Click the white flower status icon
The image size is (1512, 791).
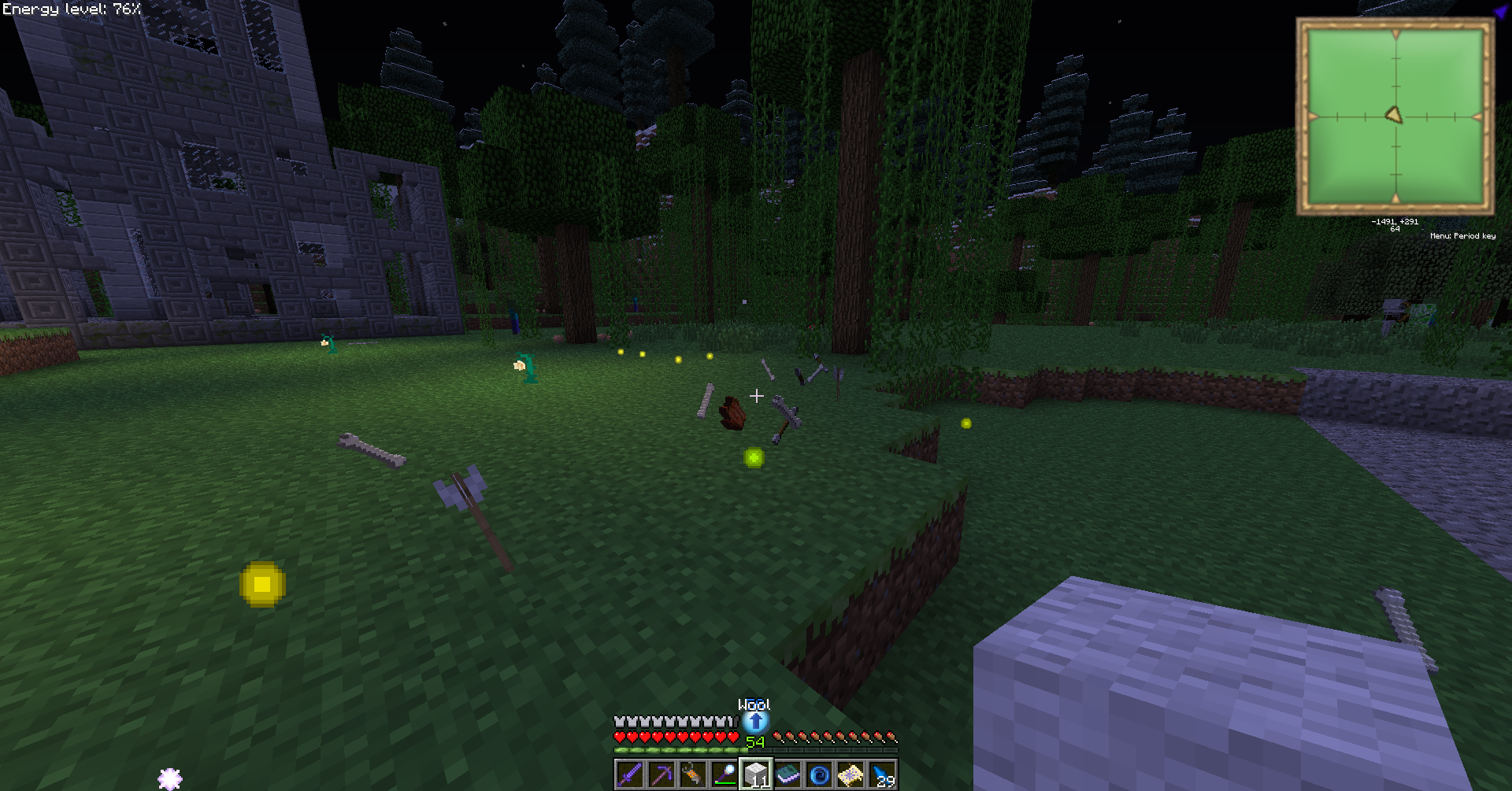tap(170, 778)
